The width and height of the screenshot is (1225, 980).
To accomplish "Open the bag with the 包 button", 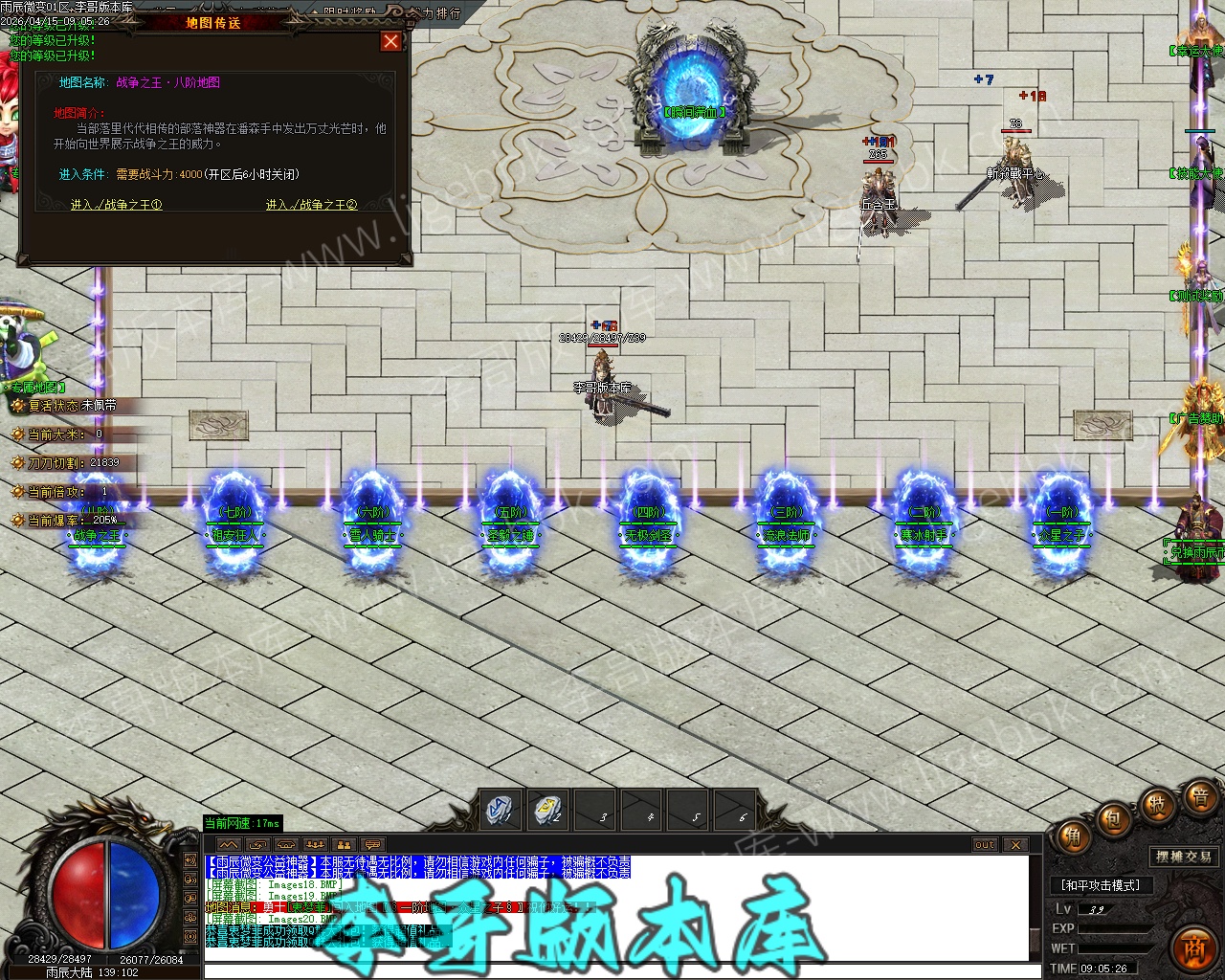I will [1113, 820].
